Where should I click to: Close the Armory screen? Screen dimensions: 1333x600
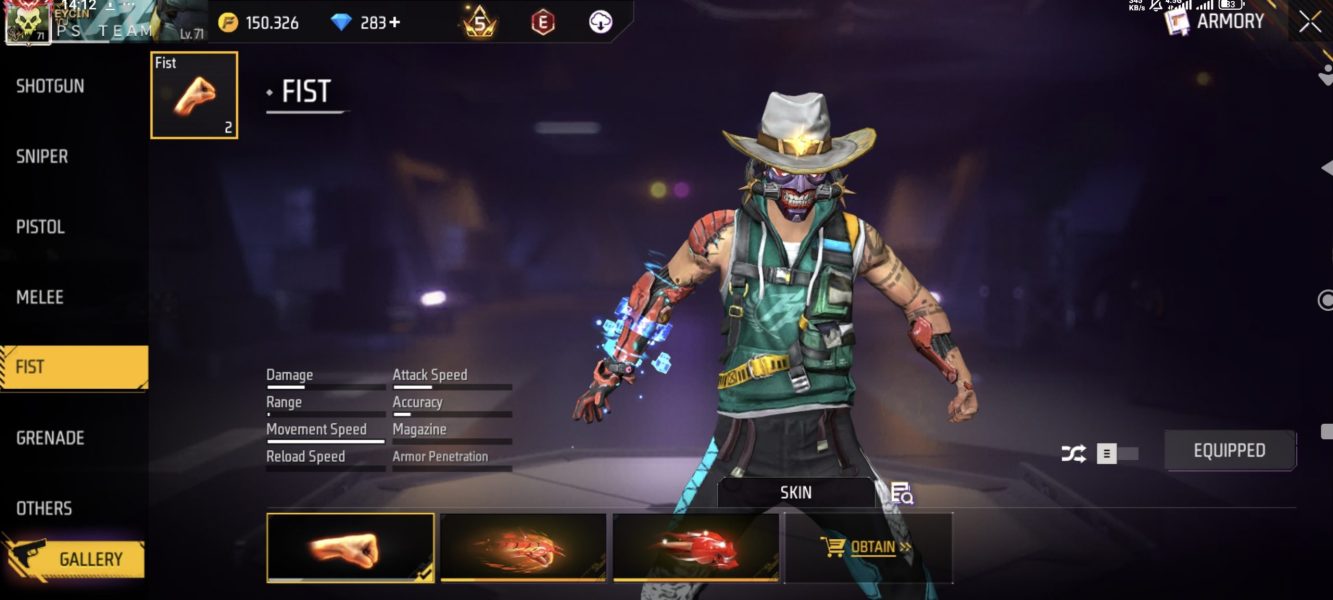tap(1310, 22)
